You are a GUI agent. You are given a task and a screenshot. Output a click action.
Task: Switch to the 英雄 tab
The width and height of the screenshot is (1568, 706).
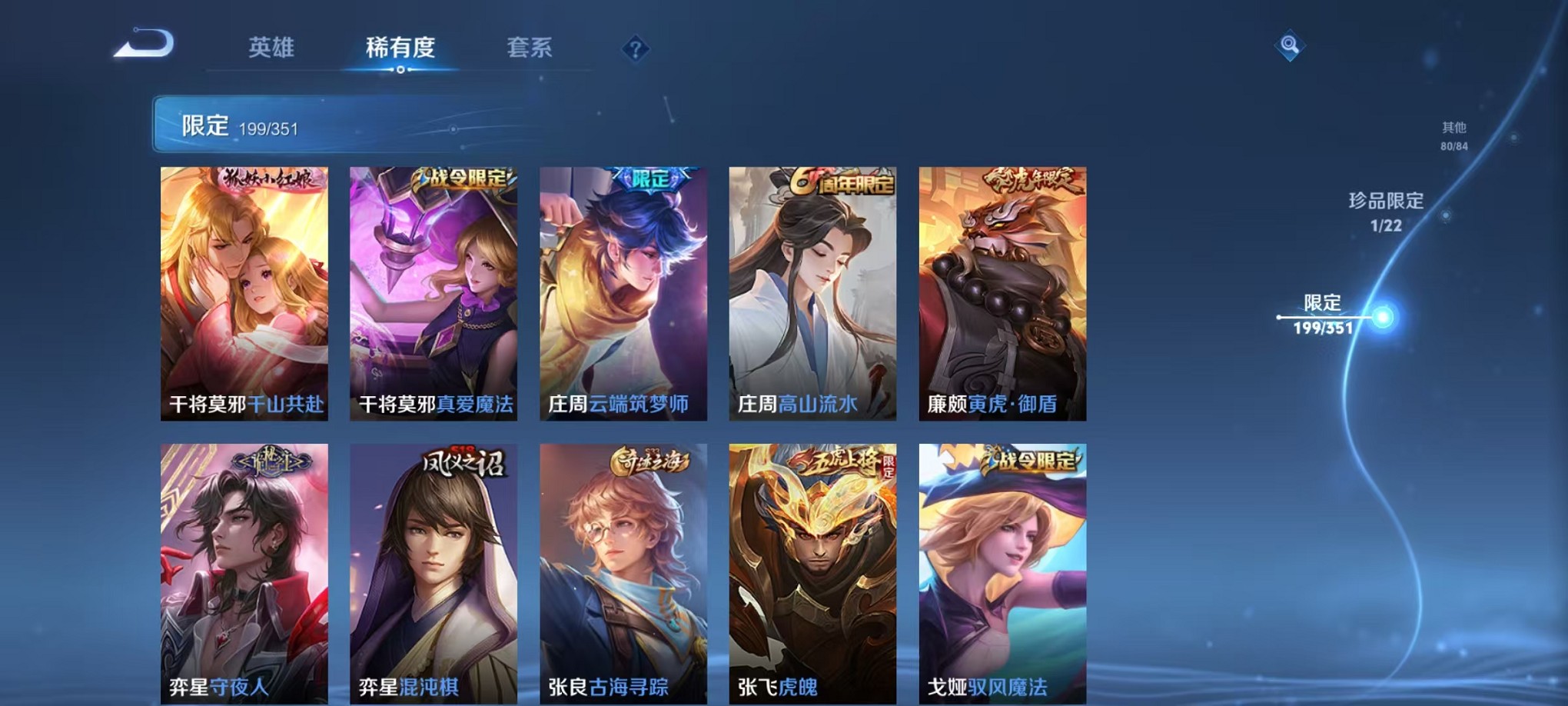coord(273,48)
